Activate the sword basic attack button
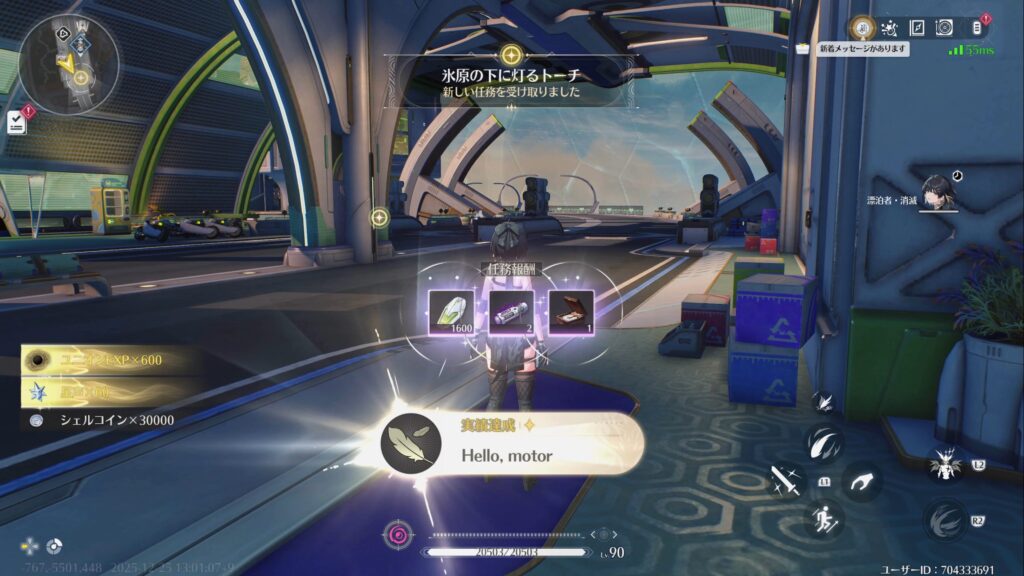The width and height of the screenshot is (1024, 576). [x=783, y=479]
